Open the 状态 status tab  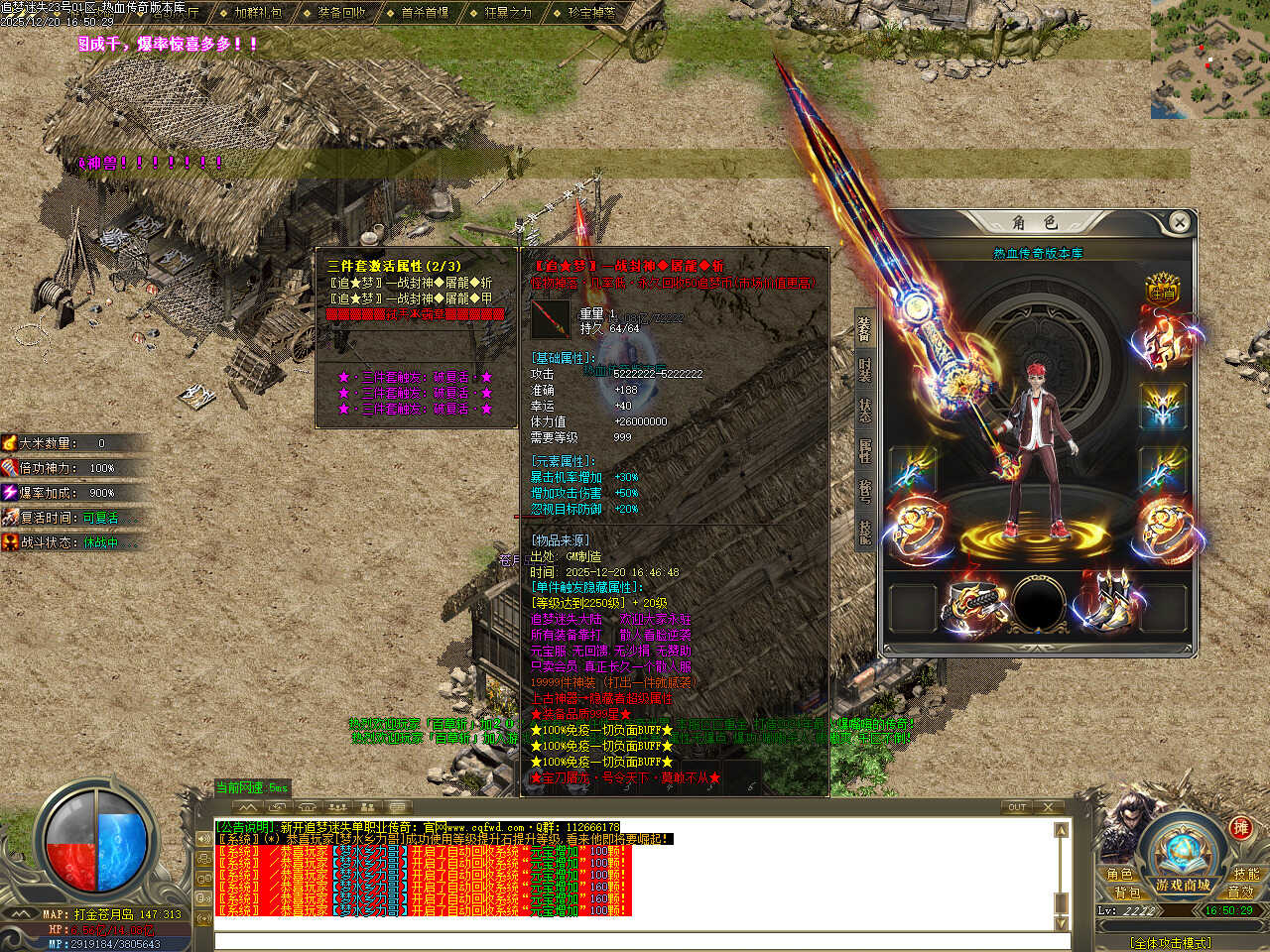pyautogui.click(x=865, y=409)
